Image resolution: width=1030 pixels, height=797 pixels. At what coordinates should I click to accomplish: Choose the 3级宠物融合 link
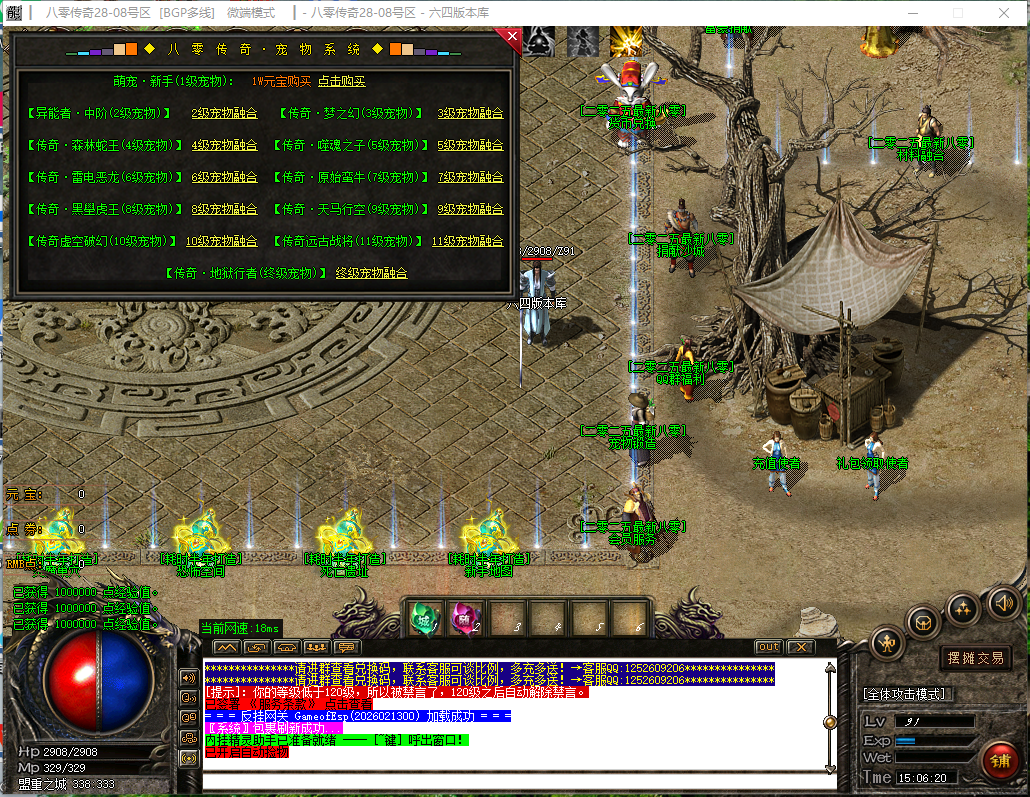click(x=470, y=114)
